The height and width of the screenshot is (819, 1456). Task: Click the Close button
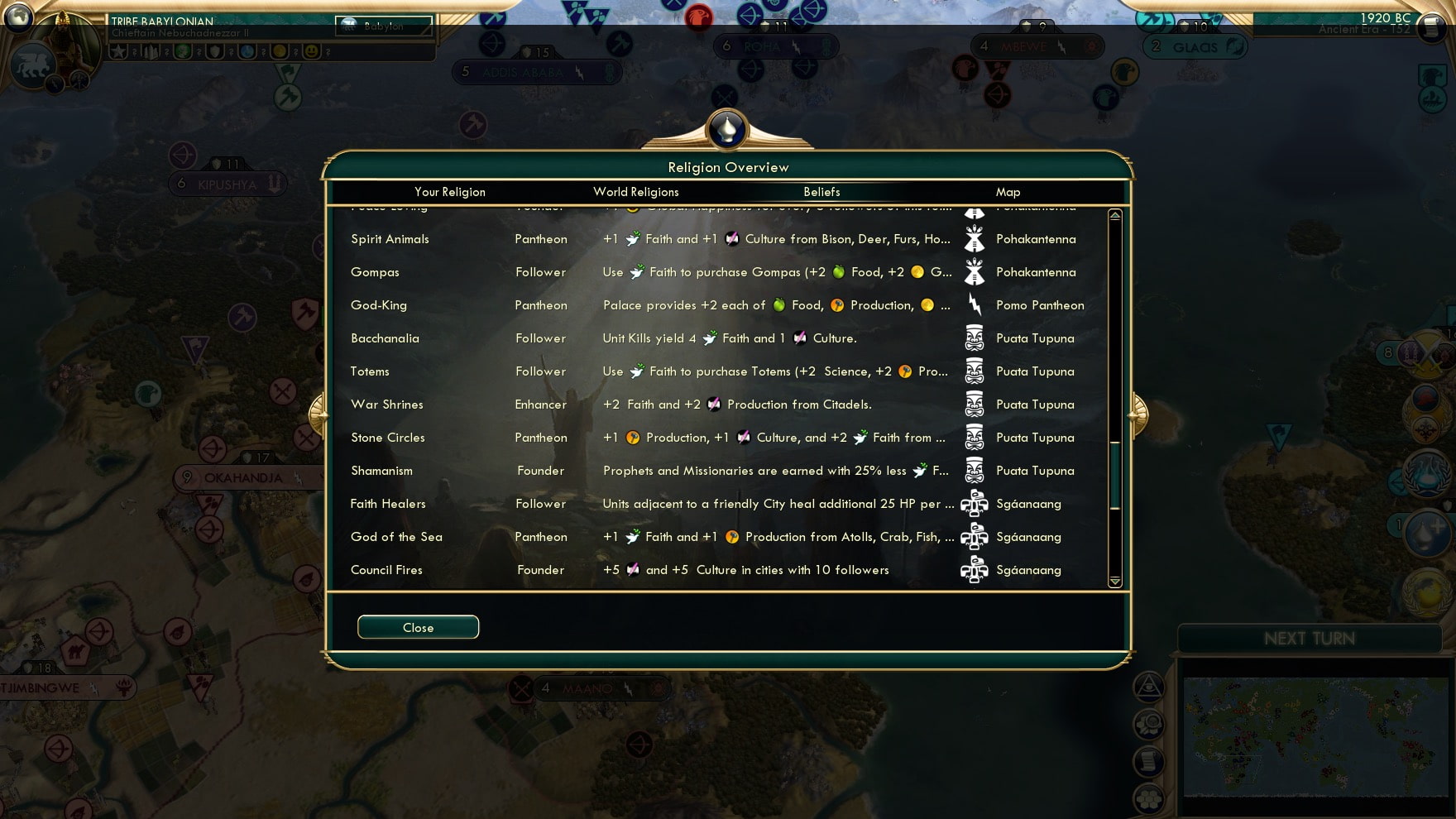click(x=418, y=626)
